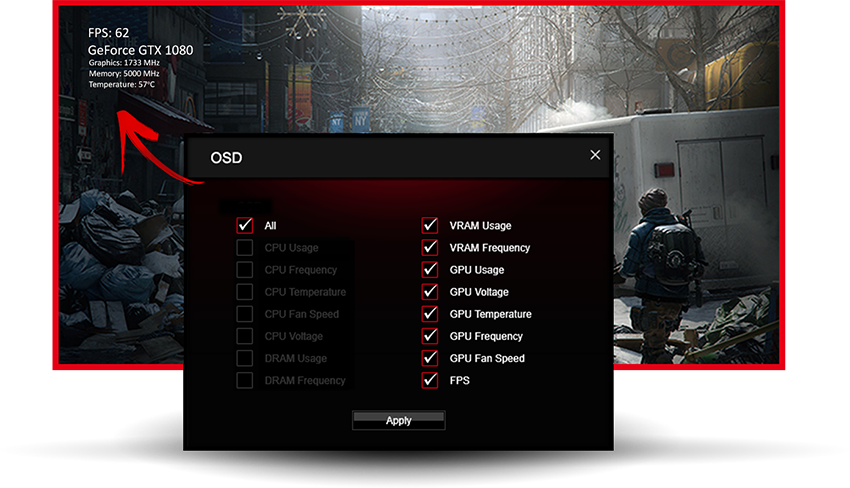The width and height of the screenshot is (850, 488).
Task: Deselect the GPU Fan Speed checkbox
Action: click(x=430, y=358)
